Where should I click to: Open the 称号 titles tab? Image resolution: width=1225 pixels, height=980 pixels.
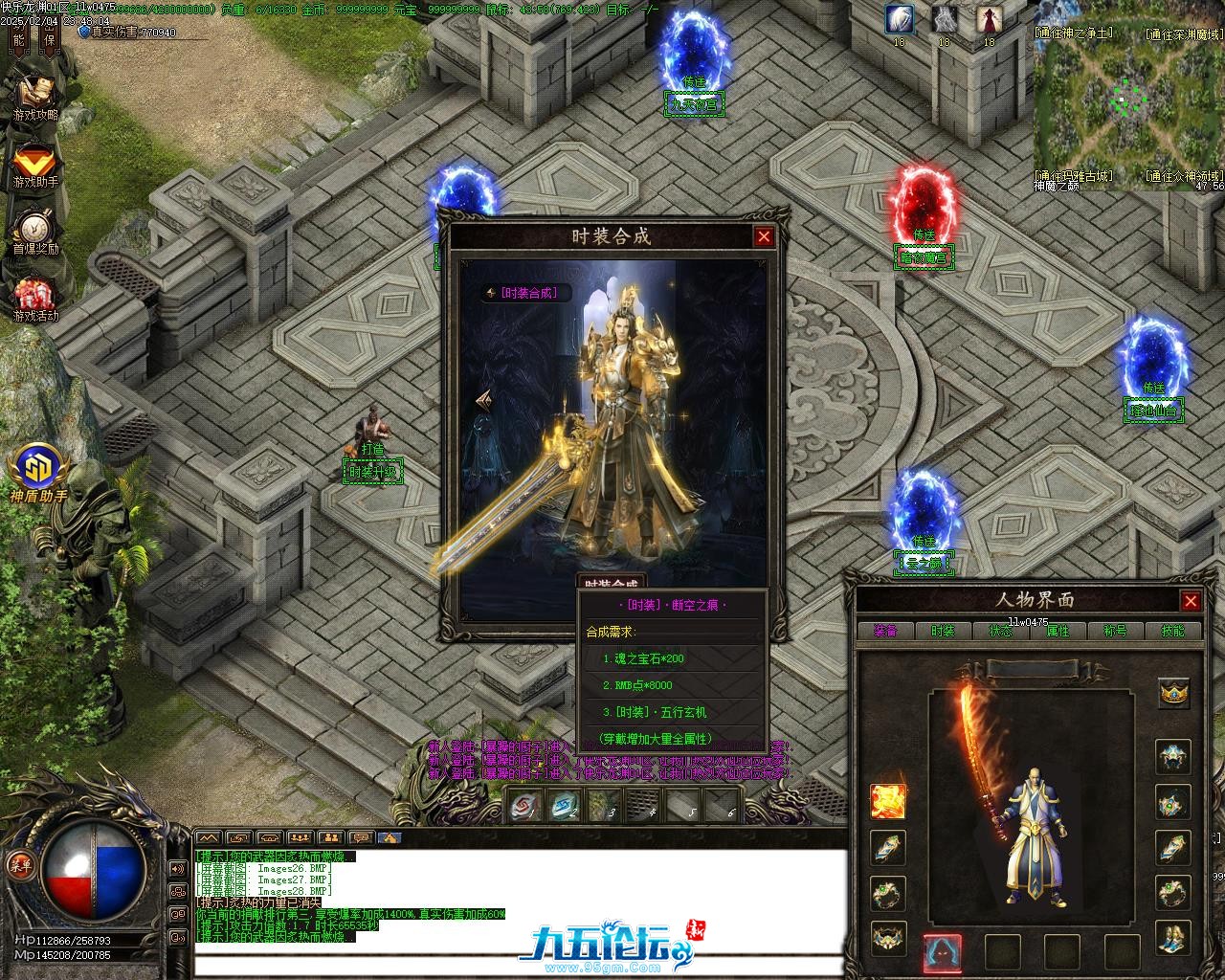pyautogui.click(x=1115, y=631)
